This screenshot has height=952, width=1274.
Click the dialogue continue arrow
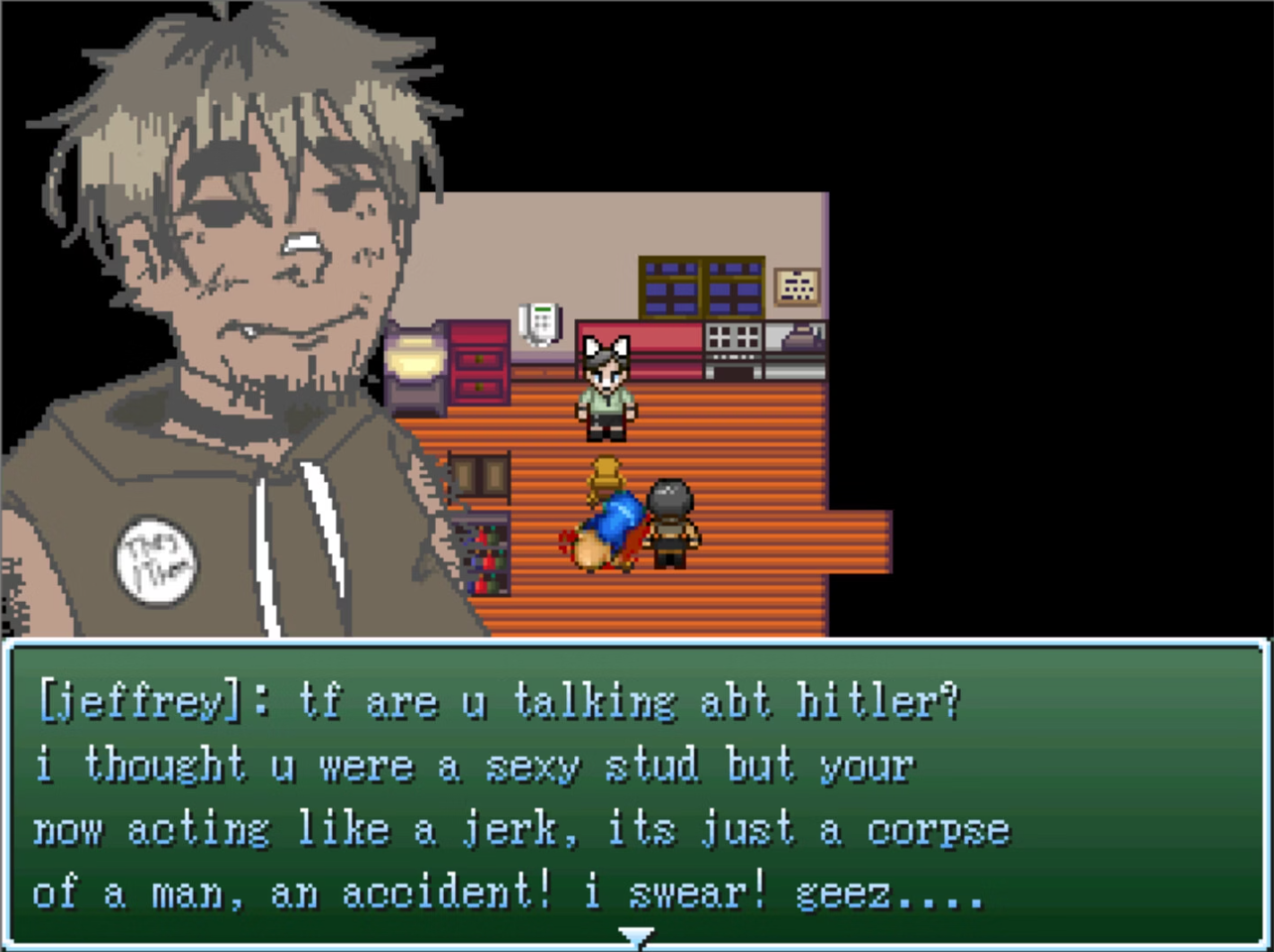tap(636, 938)
